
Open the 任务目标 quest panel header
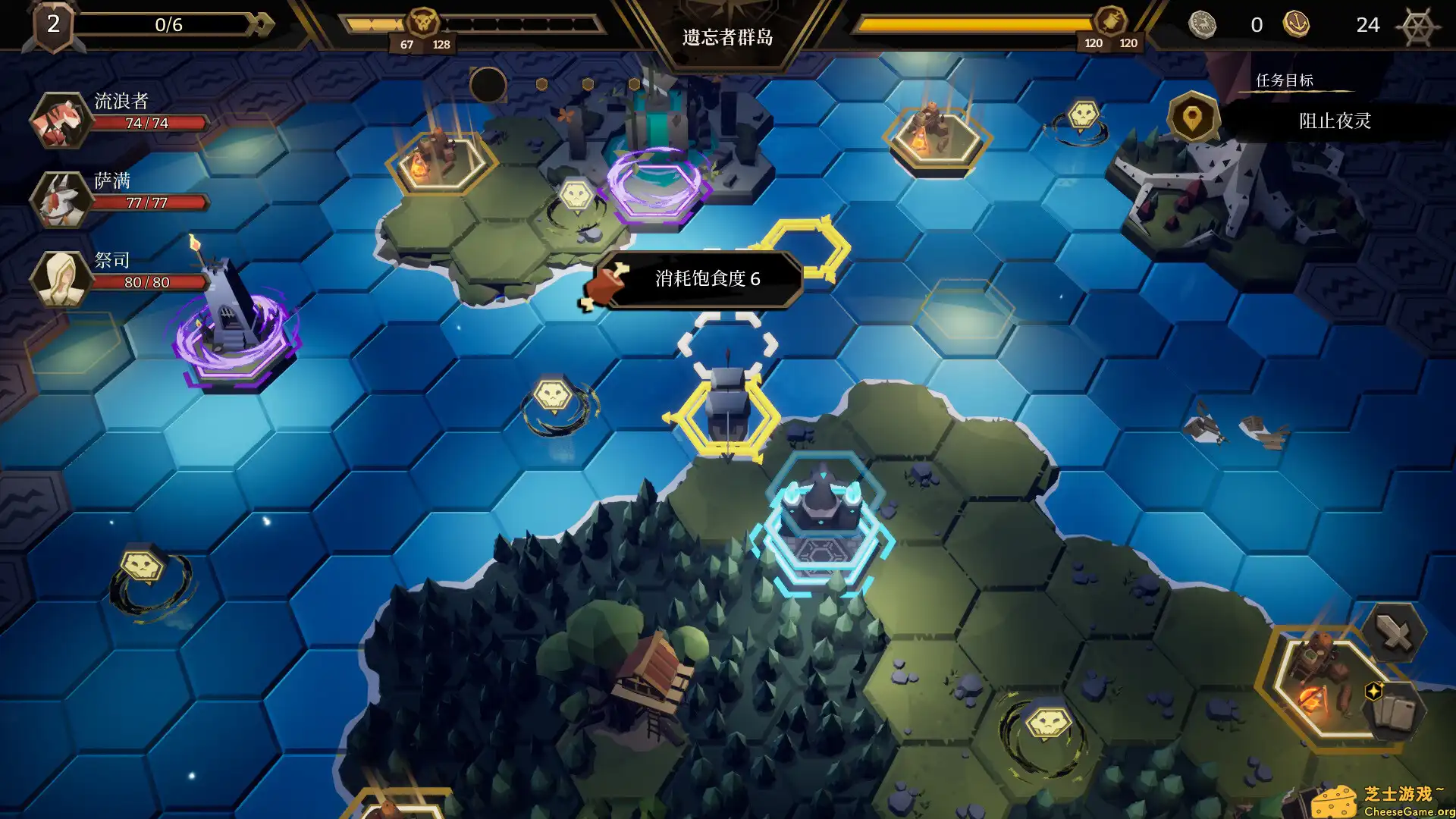(x=1287, y=80)
